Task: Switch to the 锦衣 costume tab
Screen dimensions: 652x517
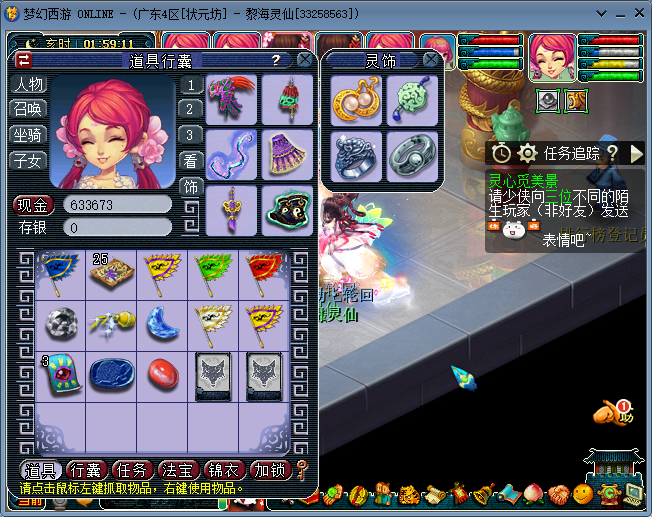Action: pyautogui.click(x=224, y=470)
